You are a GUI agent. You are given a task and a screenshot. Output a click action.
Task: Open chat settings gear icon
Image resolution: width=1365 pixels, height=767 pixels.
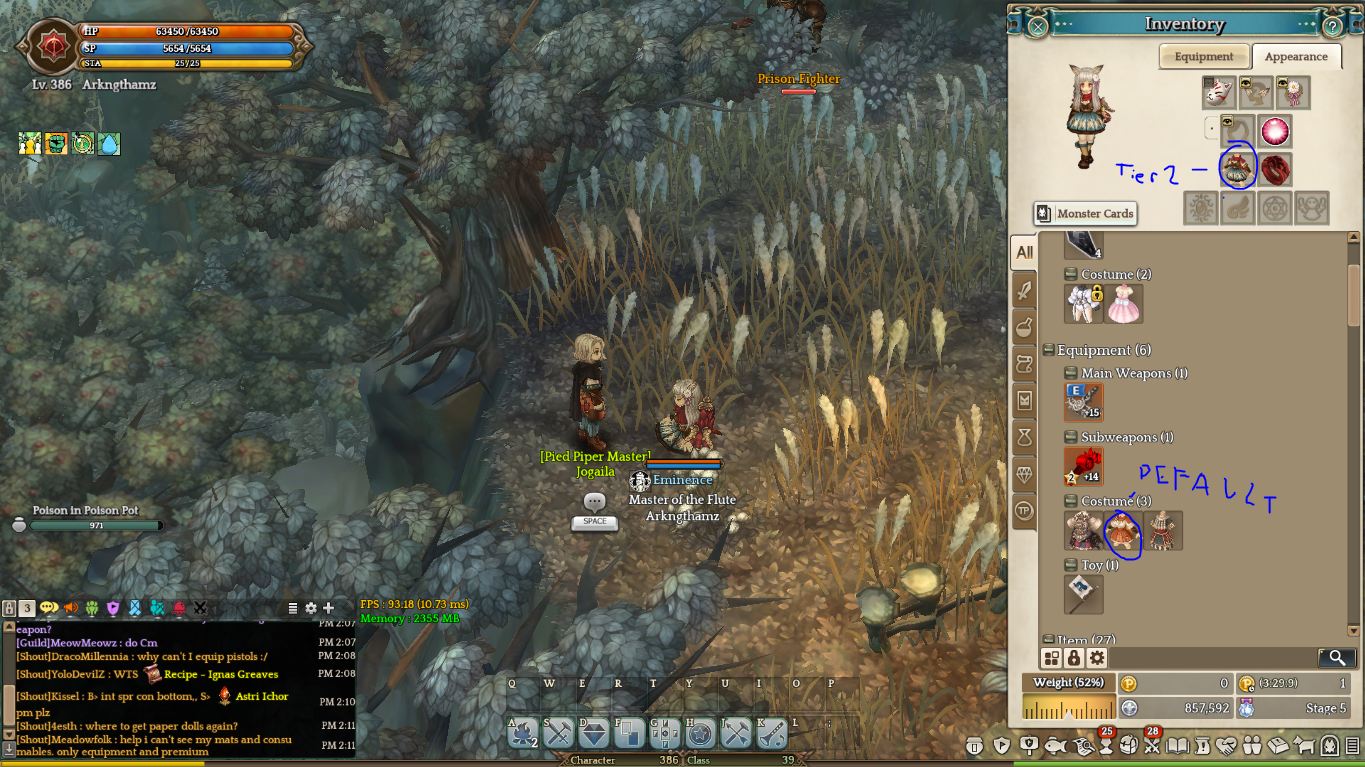(x=311, y=608)
